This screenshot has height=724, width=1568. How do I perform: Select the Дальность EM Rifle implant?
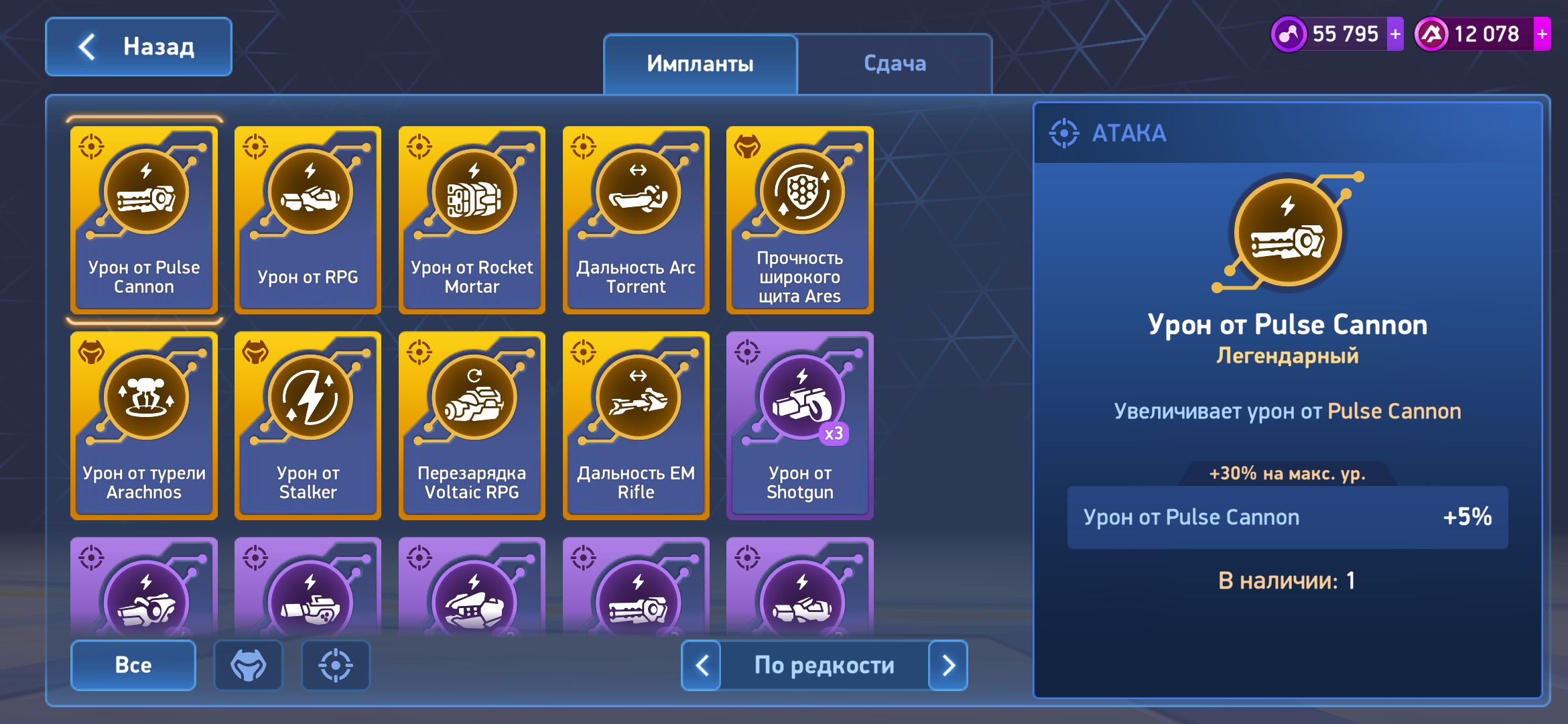pyautogui.click(x=636, y=426)
